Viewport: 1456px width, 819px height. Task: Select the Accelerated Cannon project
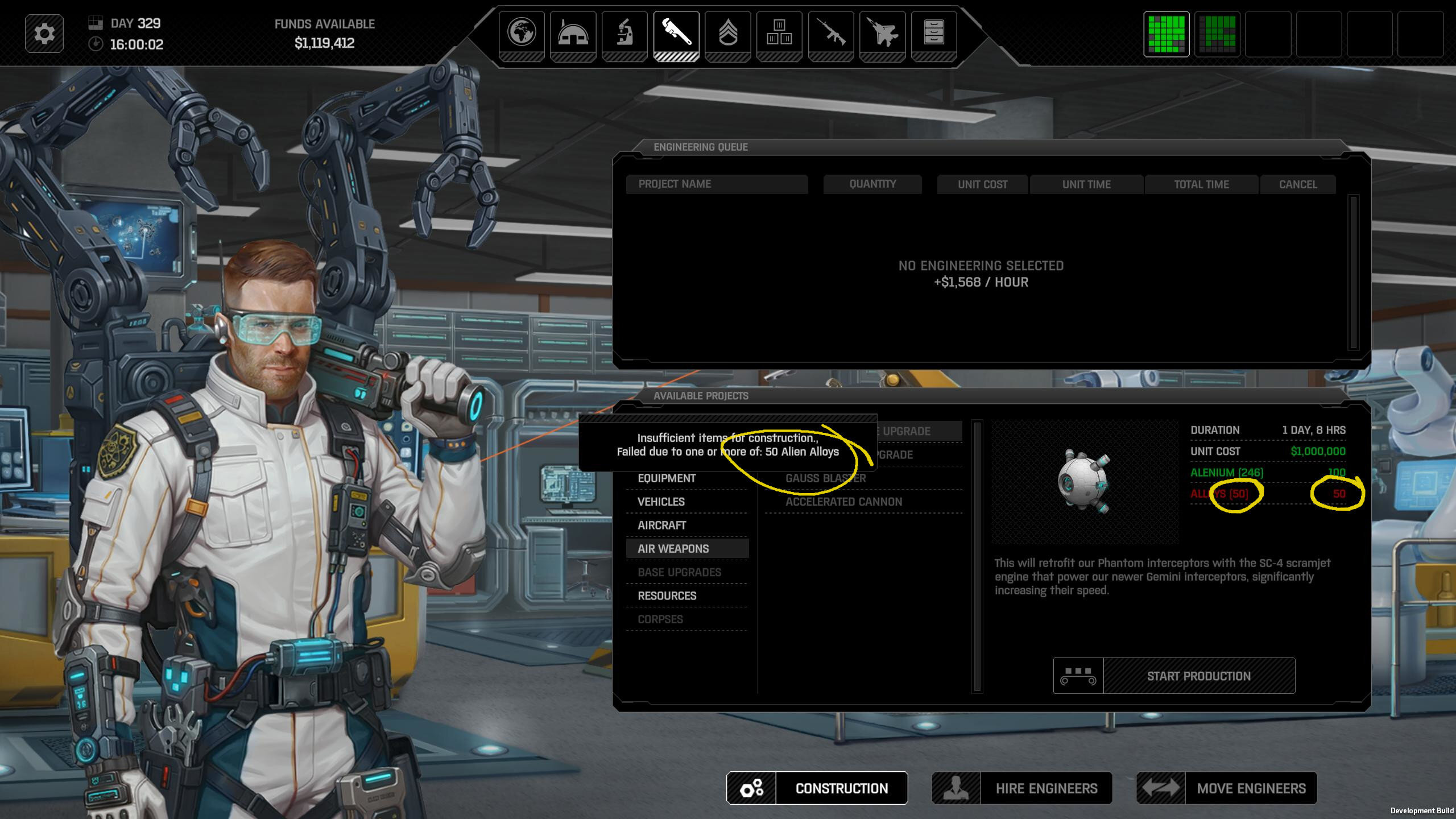coord(843,502)
